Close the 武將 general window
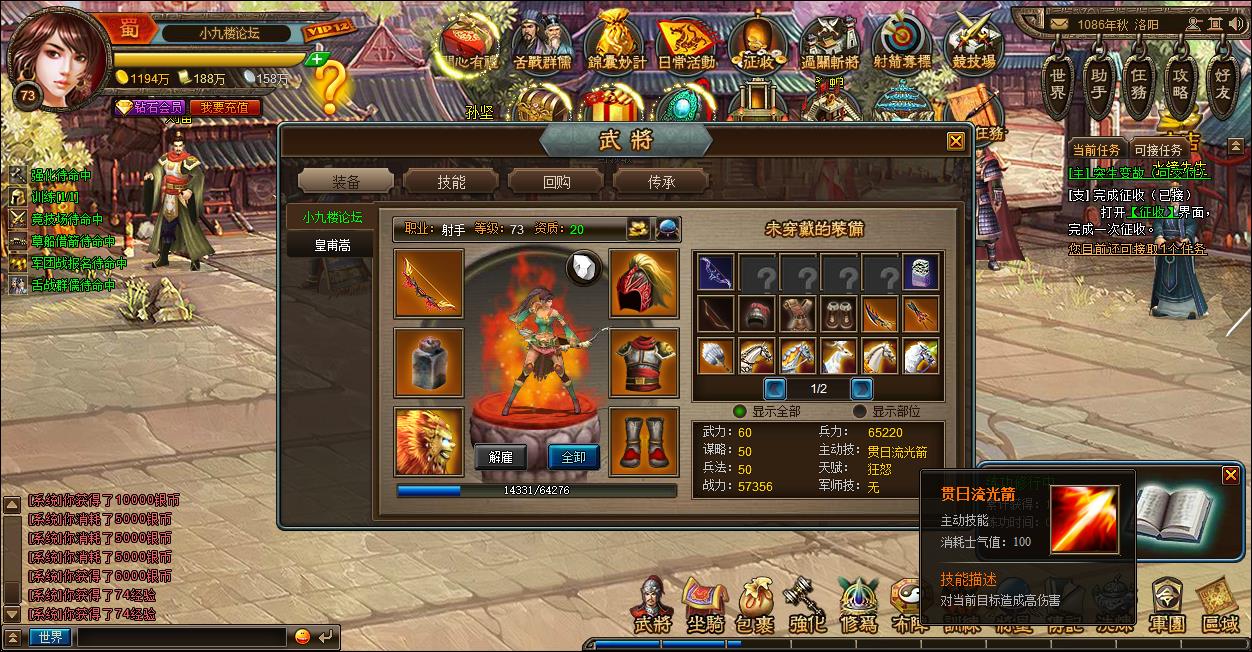Viewport: 1252px width, 652px height. tap(956, 141)
